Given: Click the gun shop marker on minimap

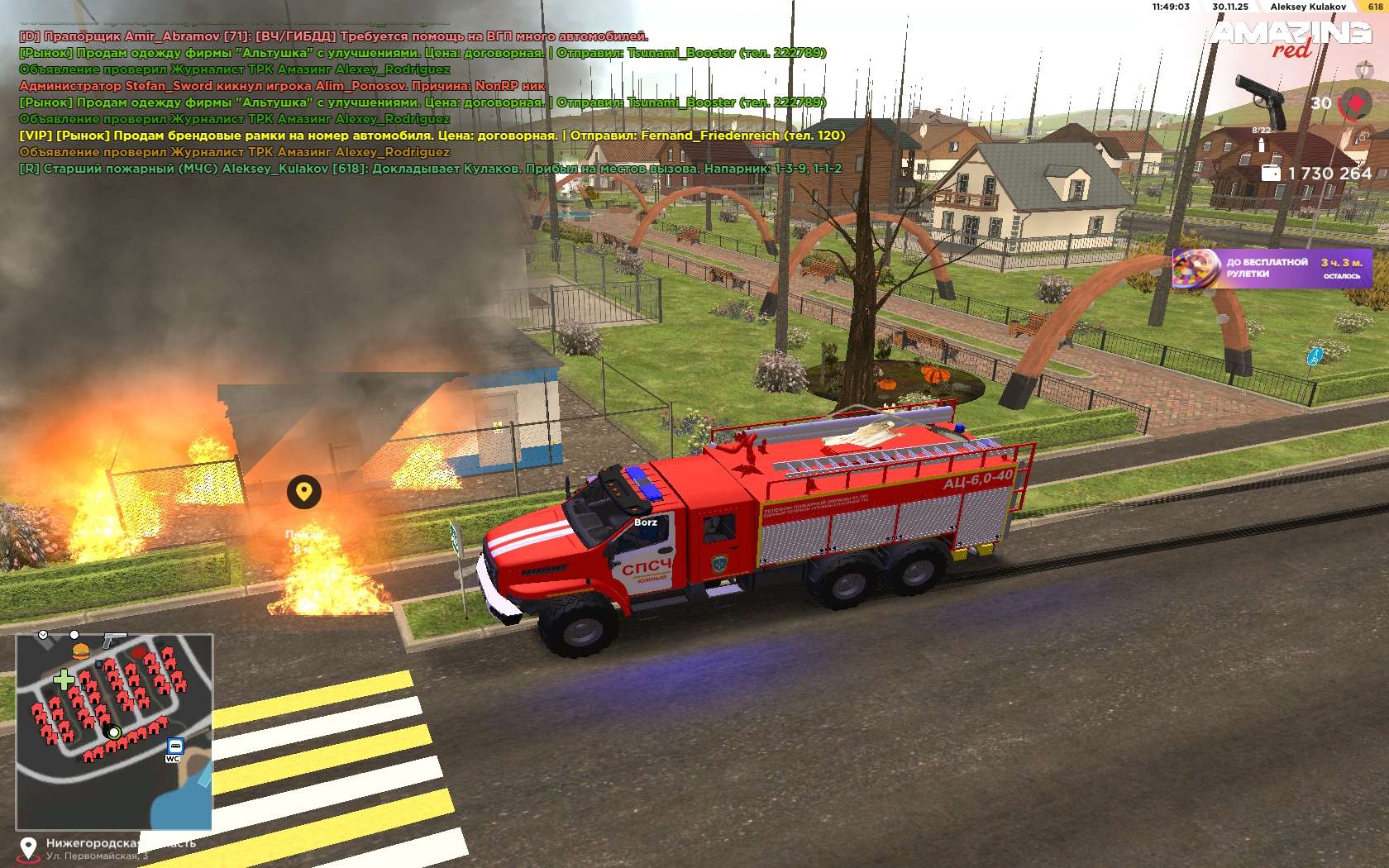Looking at the screenshot, I should 113,638.
